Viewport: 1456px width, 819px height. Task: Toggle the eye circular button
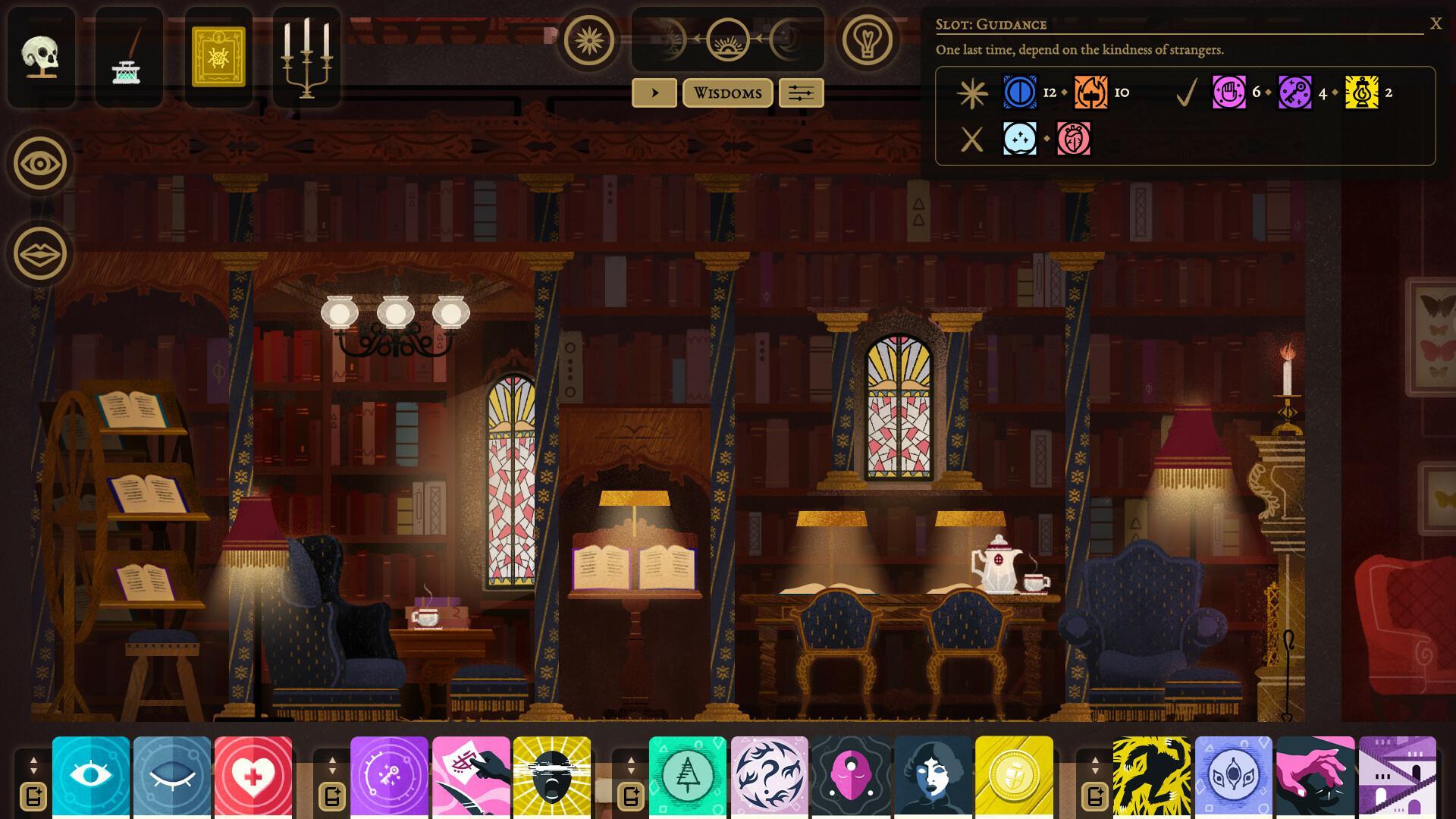tap(40, 163)
